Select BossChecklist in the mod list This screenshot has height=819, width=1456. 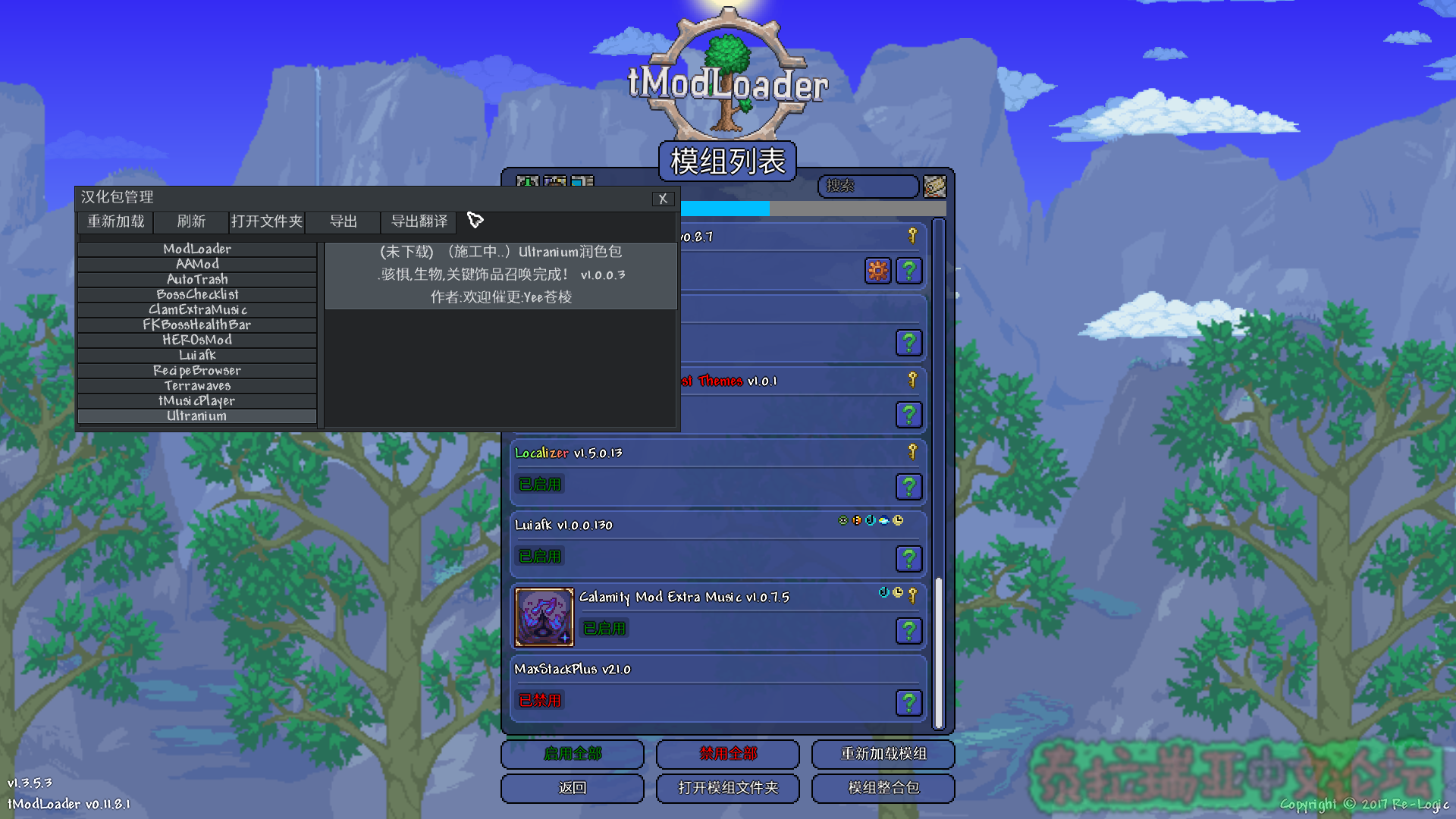click(x=197, y=294)
